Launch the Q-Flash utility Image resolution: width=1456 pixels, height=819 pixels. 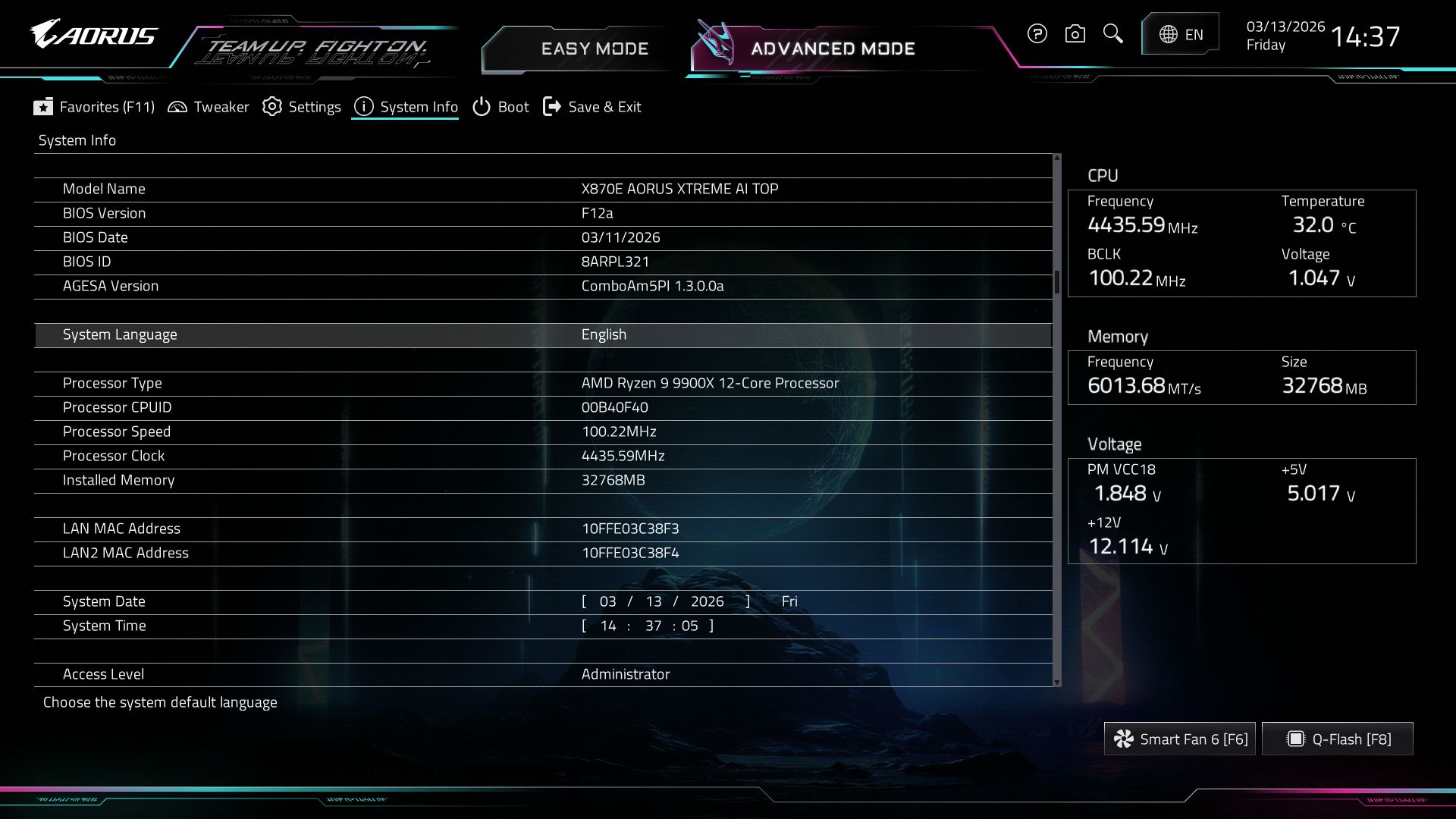pos(1338,739)
